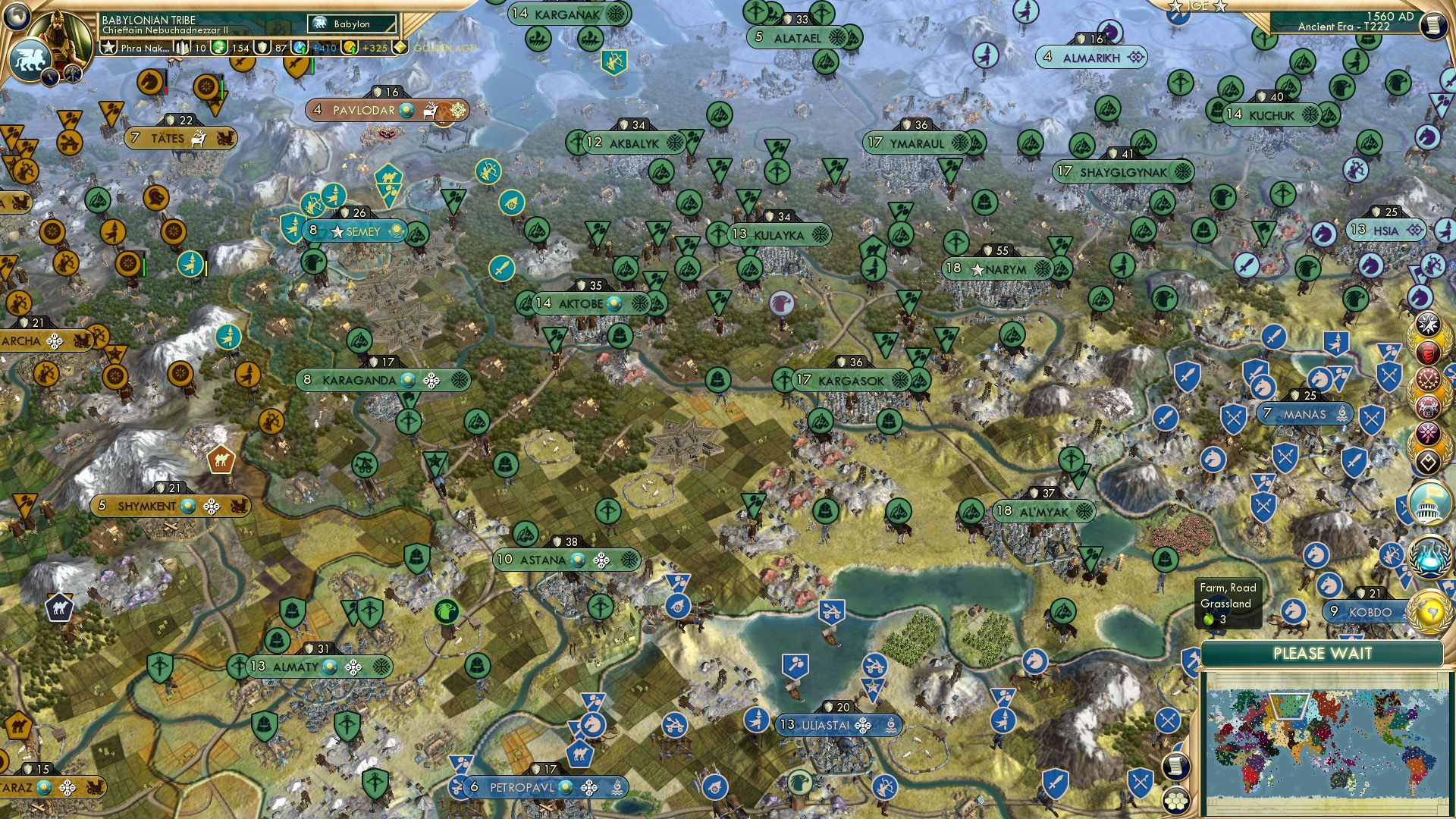Toggle the left star beside the IGE label
Viewport: 1456px width, 819px height.
pyautogui.click(x=1175, y=8)
